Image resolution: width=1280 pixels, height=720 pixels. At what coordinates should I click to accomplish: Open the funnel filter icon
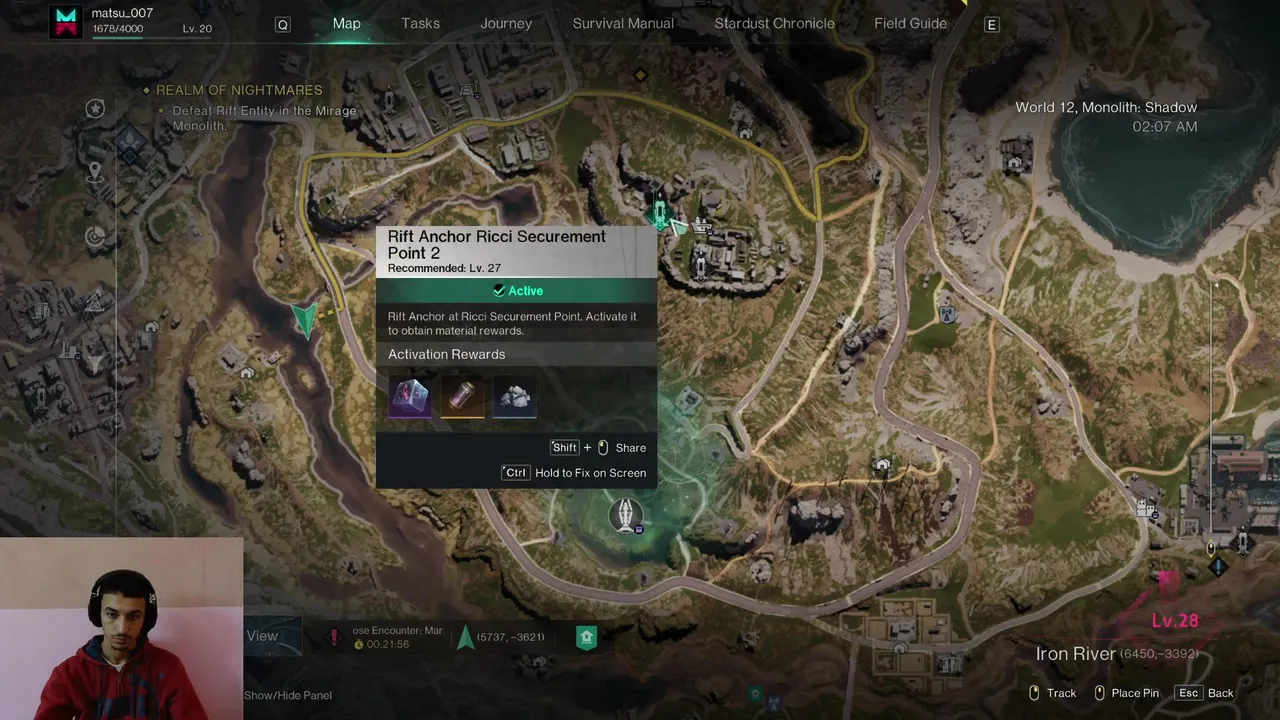pos(95,364)
